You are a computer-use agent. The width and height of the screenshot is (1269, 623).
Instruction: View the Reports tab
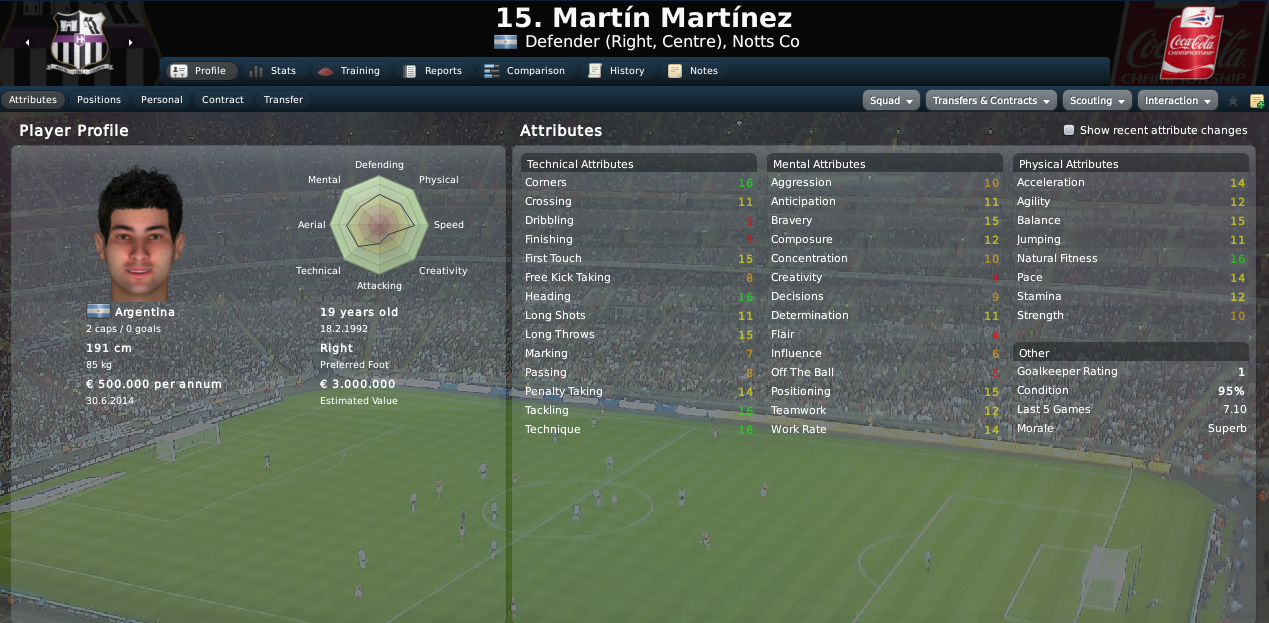(x=432, y=71)
